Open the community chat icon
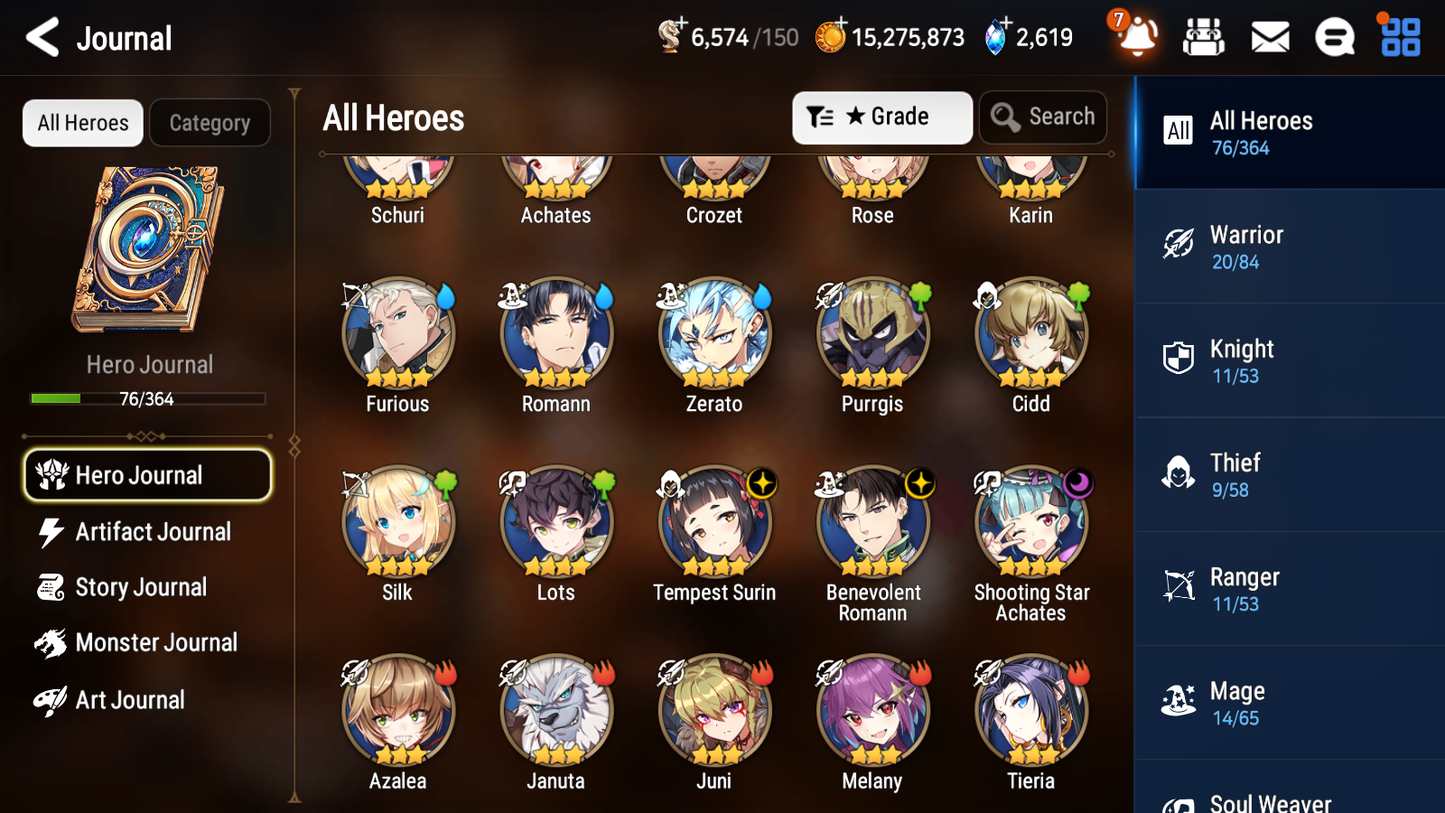This screenshot has width=1445, height=813. pos(1335,36)
